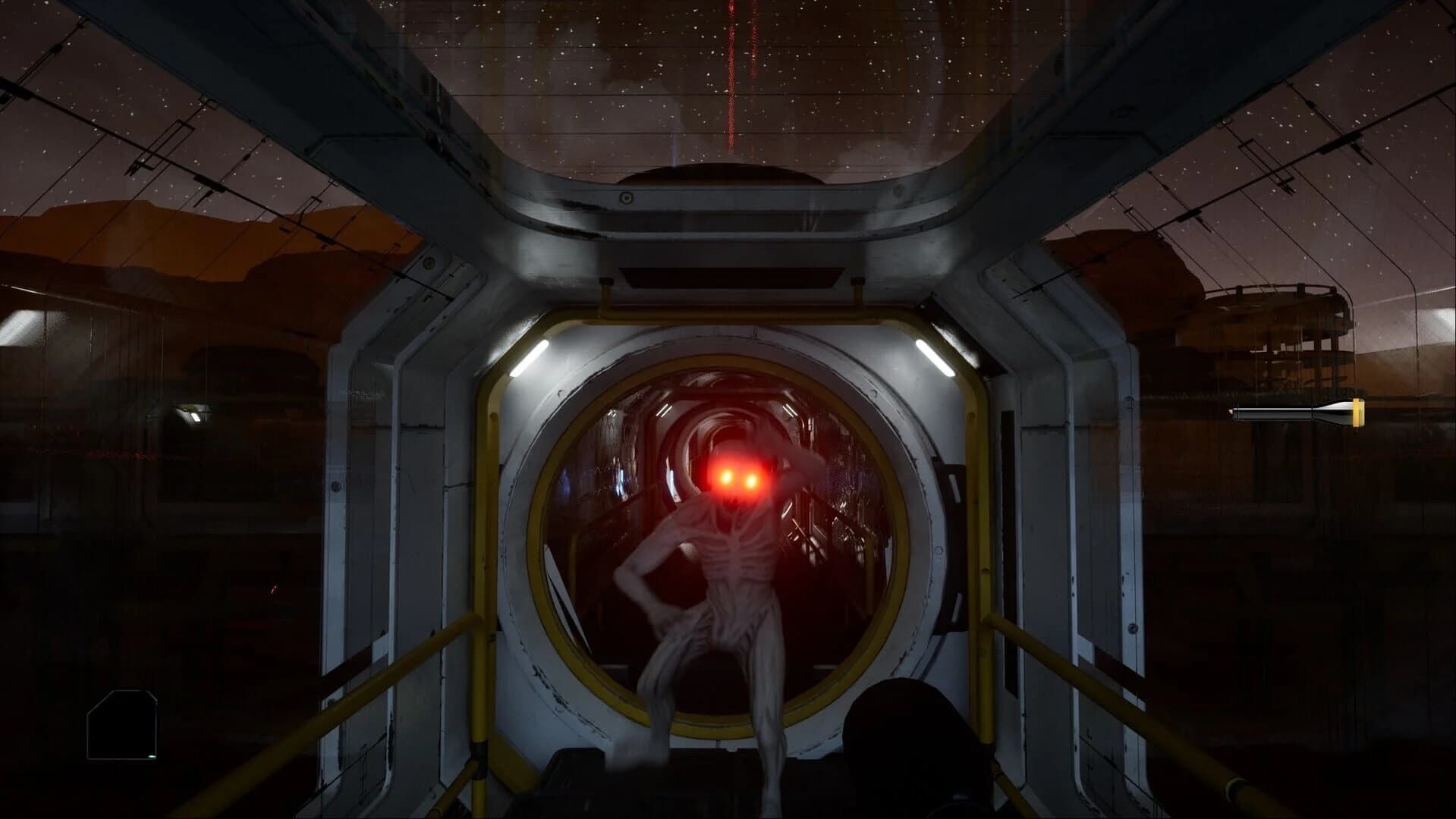Click the shield-shaped HUD outline bottom left
Screen dimensions: 1456x819
pyautogui.click(x=123, y=723)
